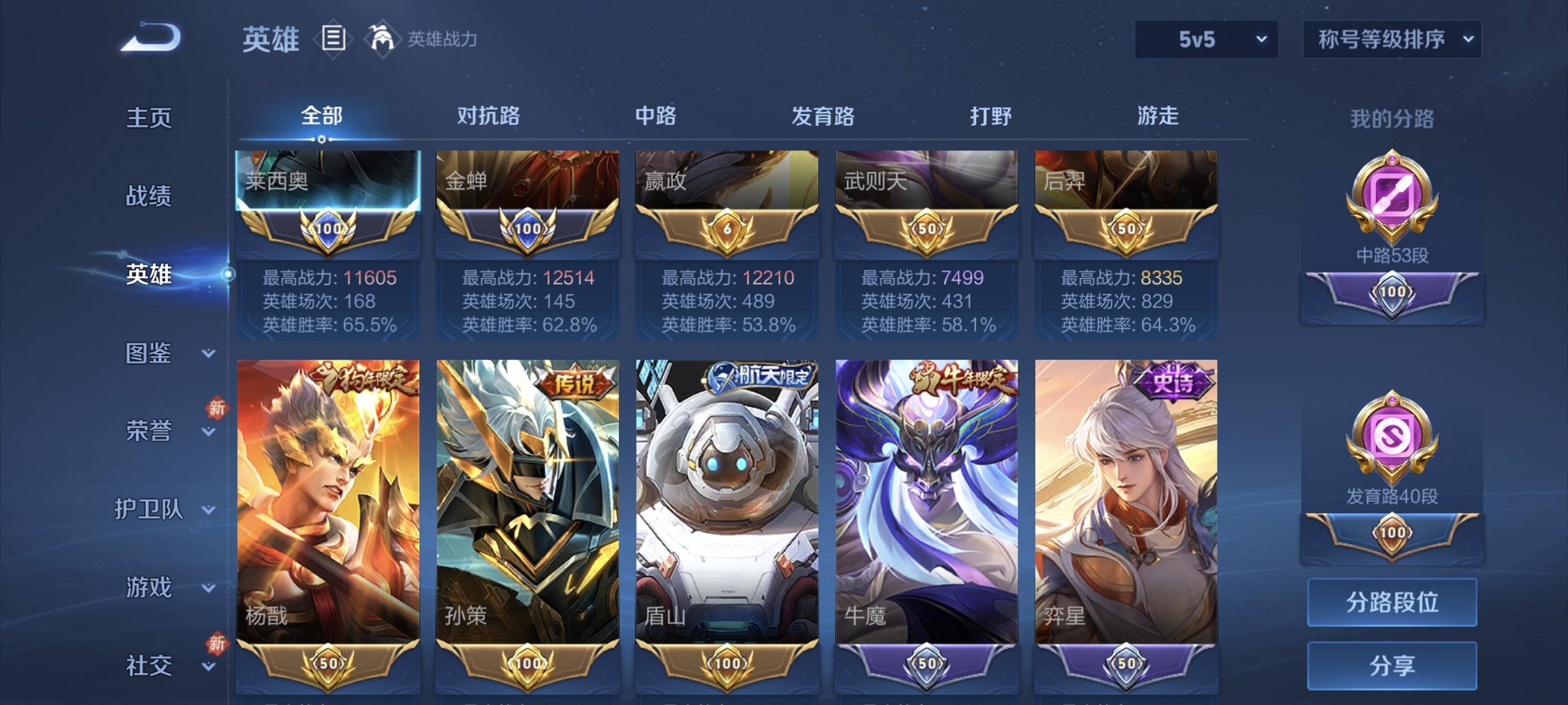Image resolution: width=1568 pixels, height=705 pixels.
Task: Click the hero roster list icon beside 英雄 title
Action: [x=334, y=39]
